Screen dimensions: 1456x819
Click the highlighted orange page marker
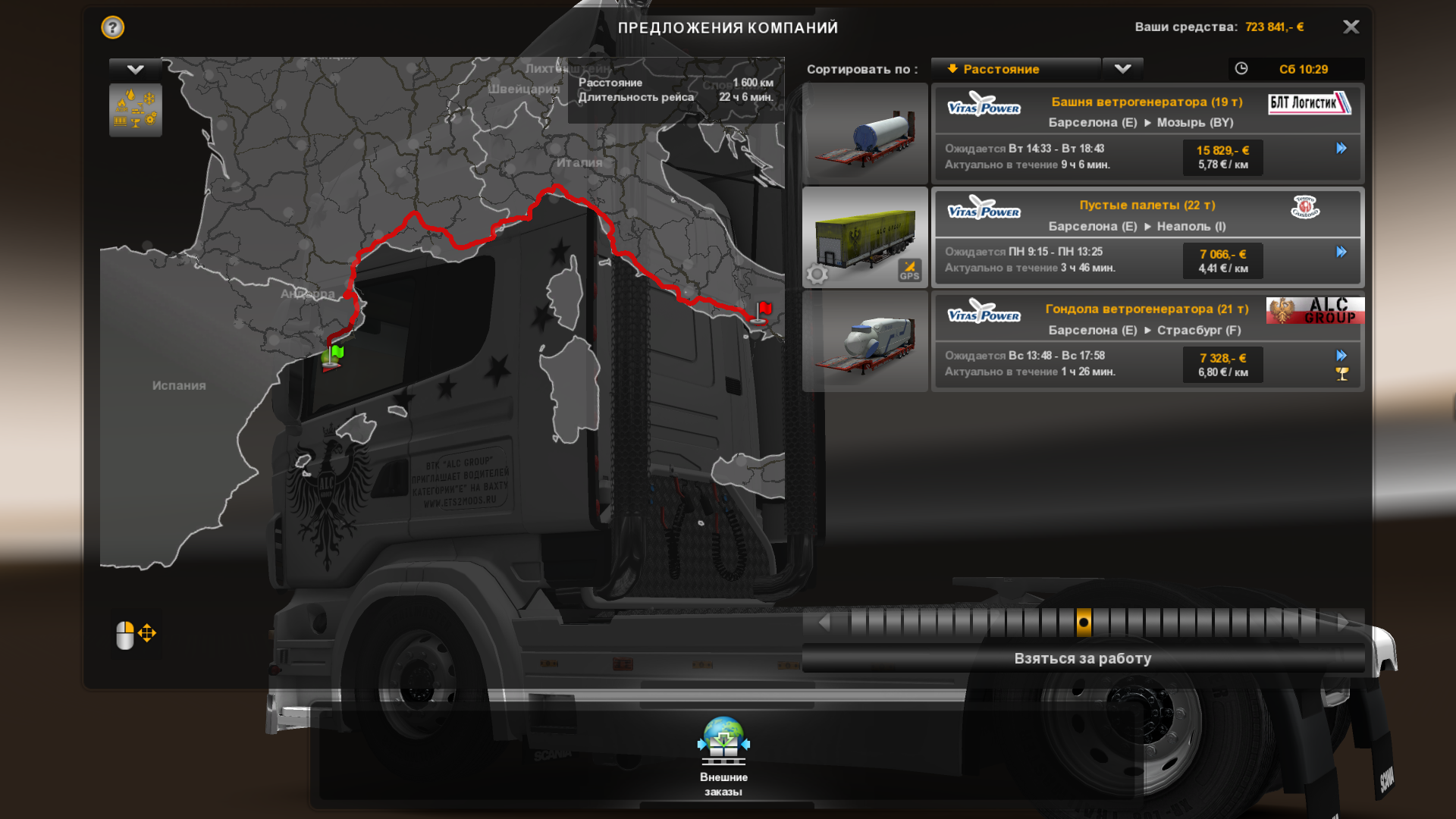[1084, 623]
